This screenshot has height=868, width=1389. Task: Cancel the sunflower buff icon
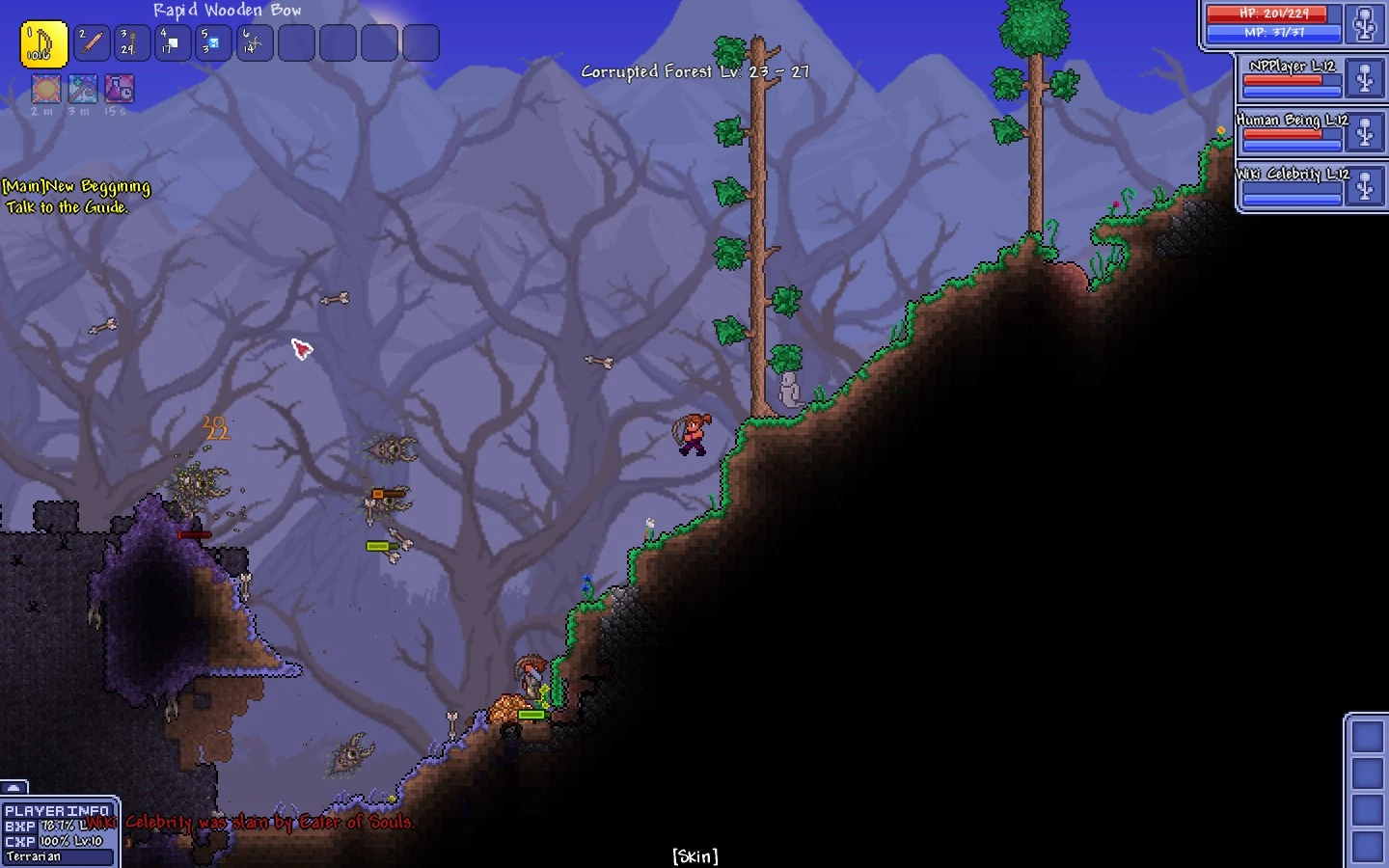coord(45,89)
